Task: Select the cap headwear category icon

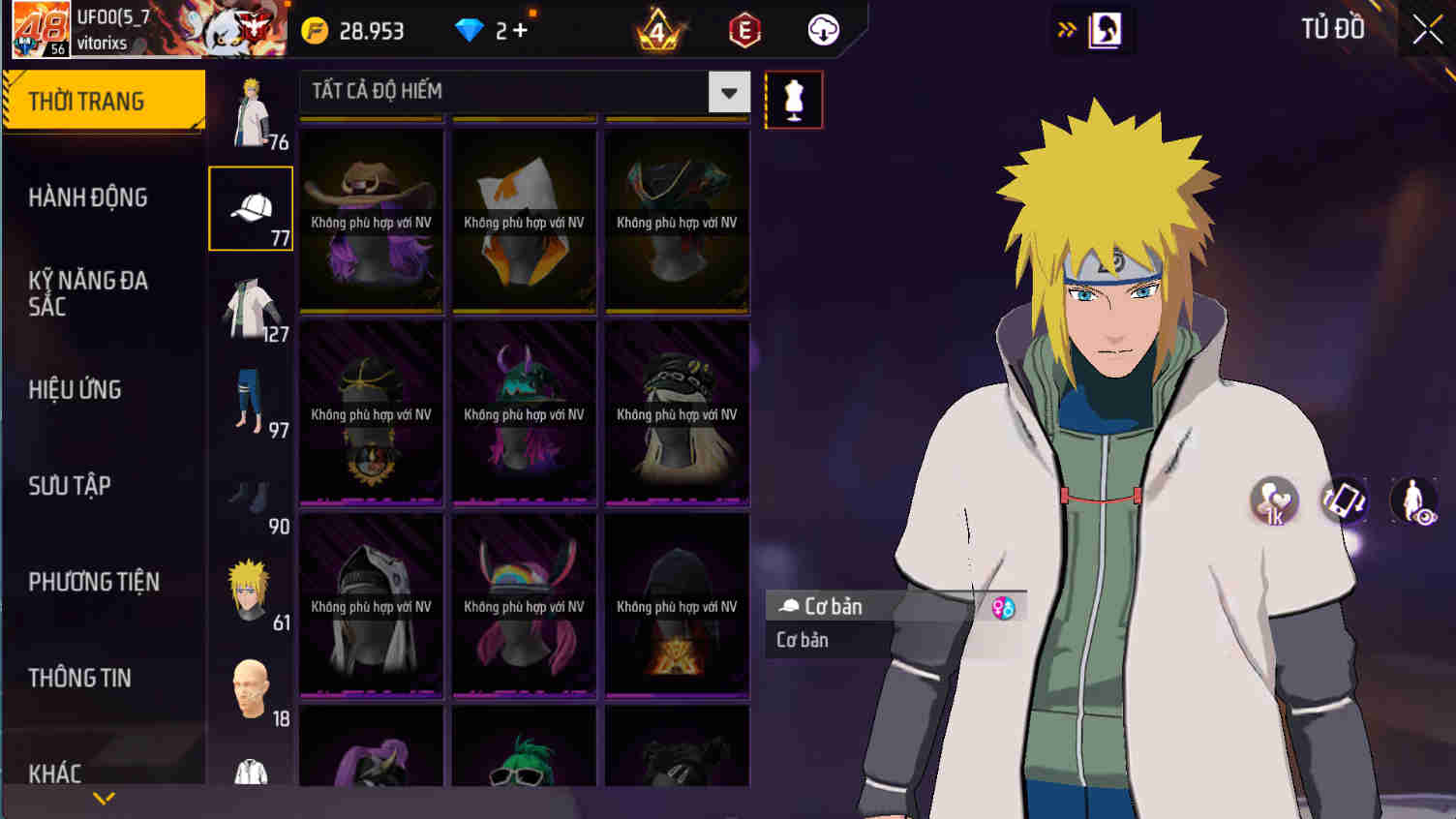Action: (x=250, y=208)
